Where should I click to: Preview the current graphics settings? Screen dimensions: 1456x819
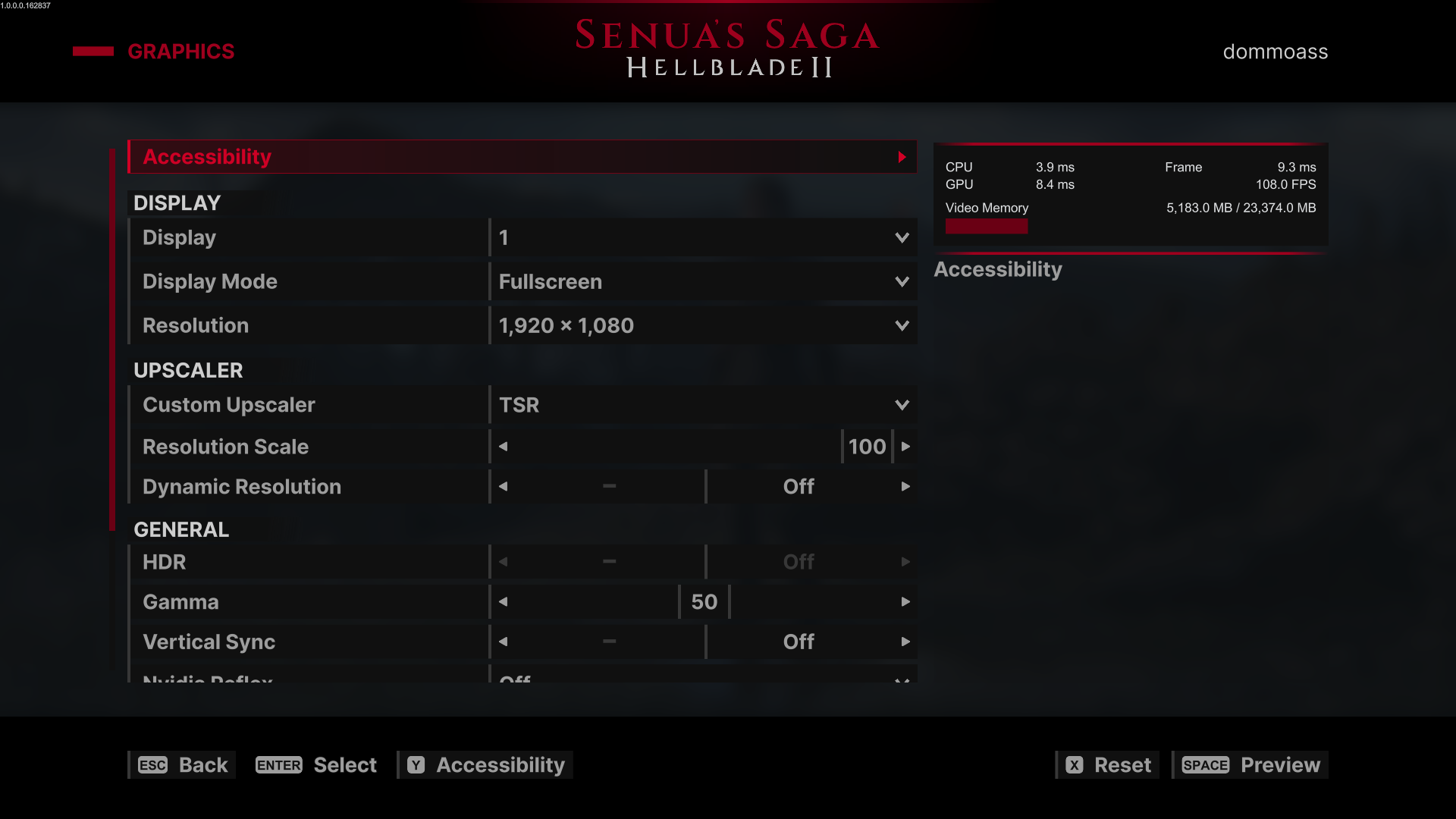pyautogui.click(x=1250, y=765)
